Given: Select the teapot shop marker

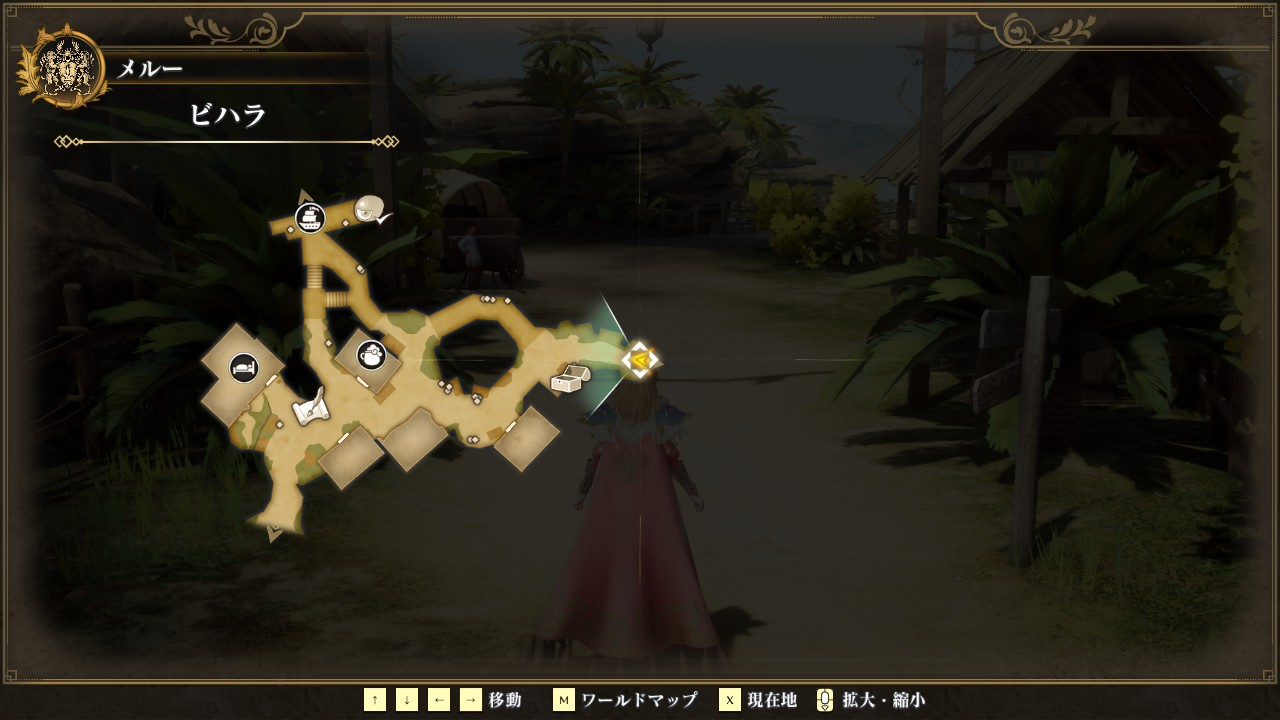Looking at the screenshot, I should click(372, 354).
